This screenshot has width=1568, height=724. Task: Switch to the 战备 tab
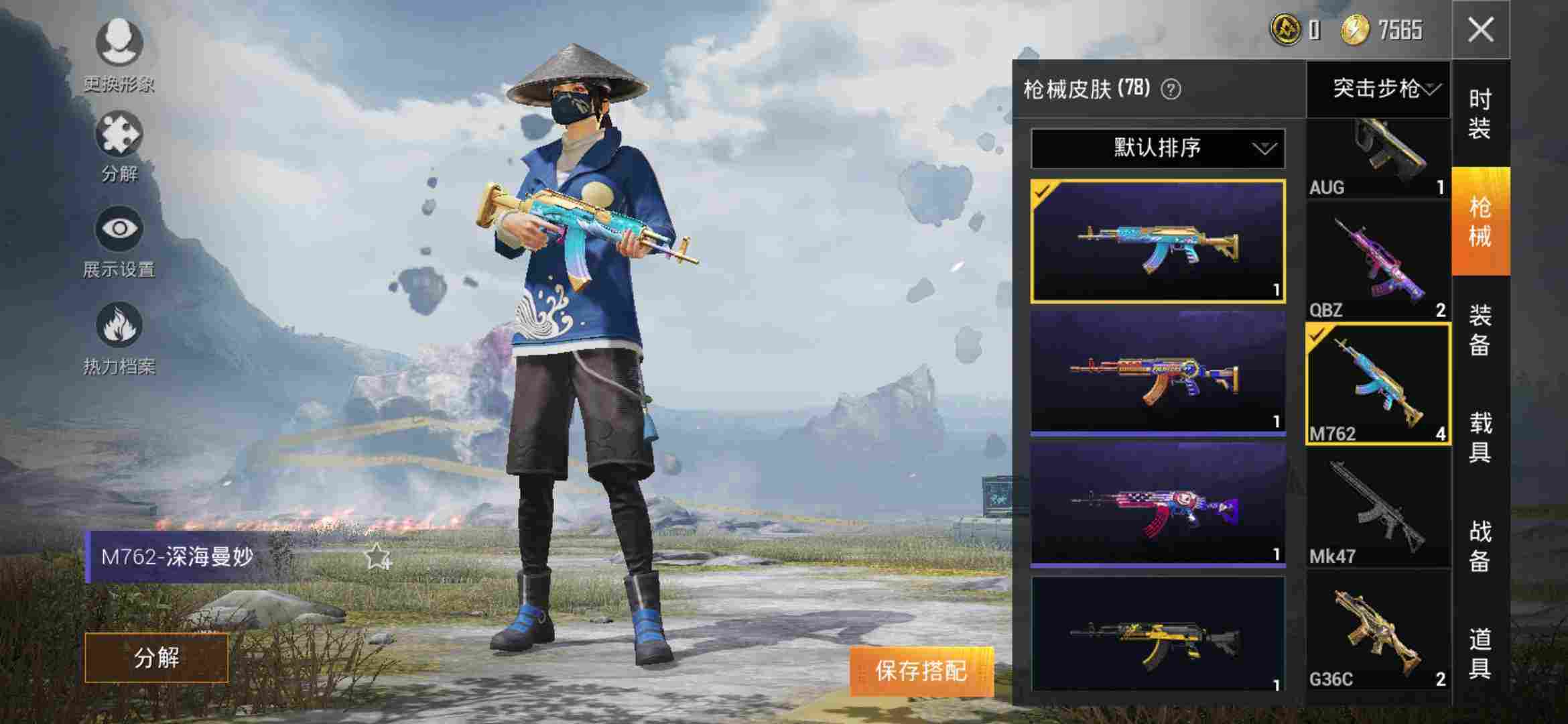1480,546
